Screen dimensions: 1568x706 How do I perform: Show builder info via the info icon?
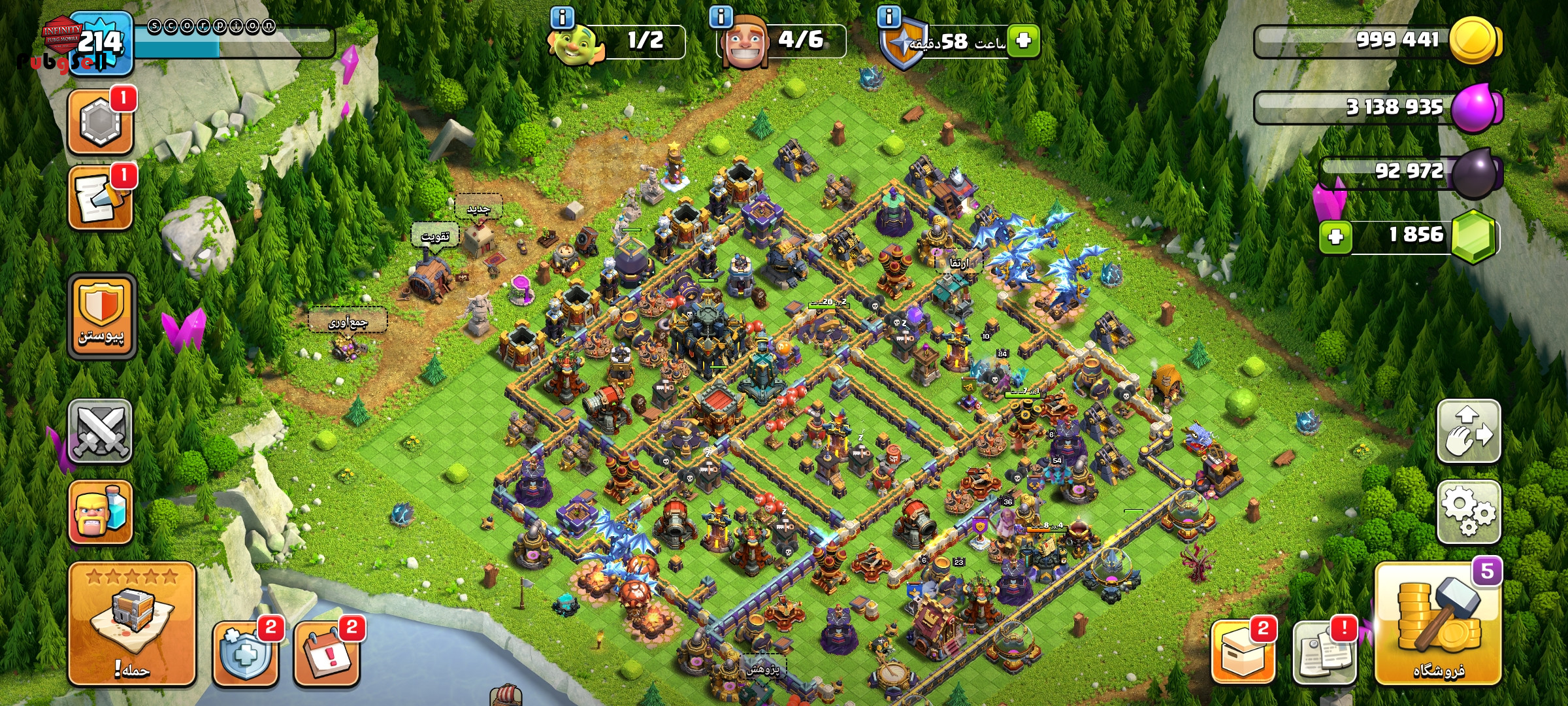click(721, 17)
